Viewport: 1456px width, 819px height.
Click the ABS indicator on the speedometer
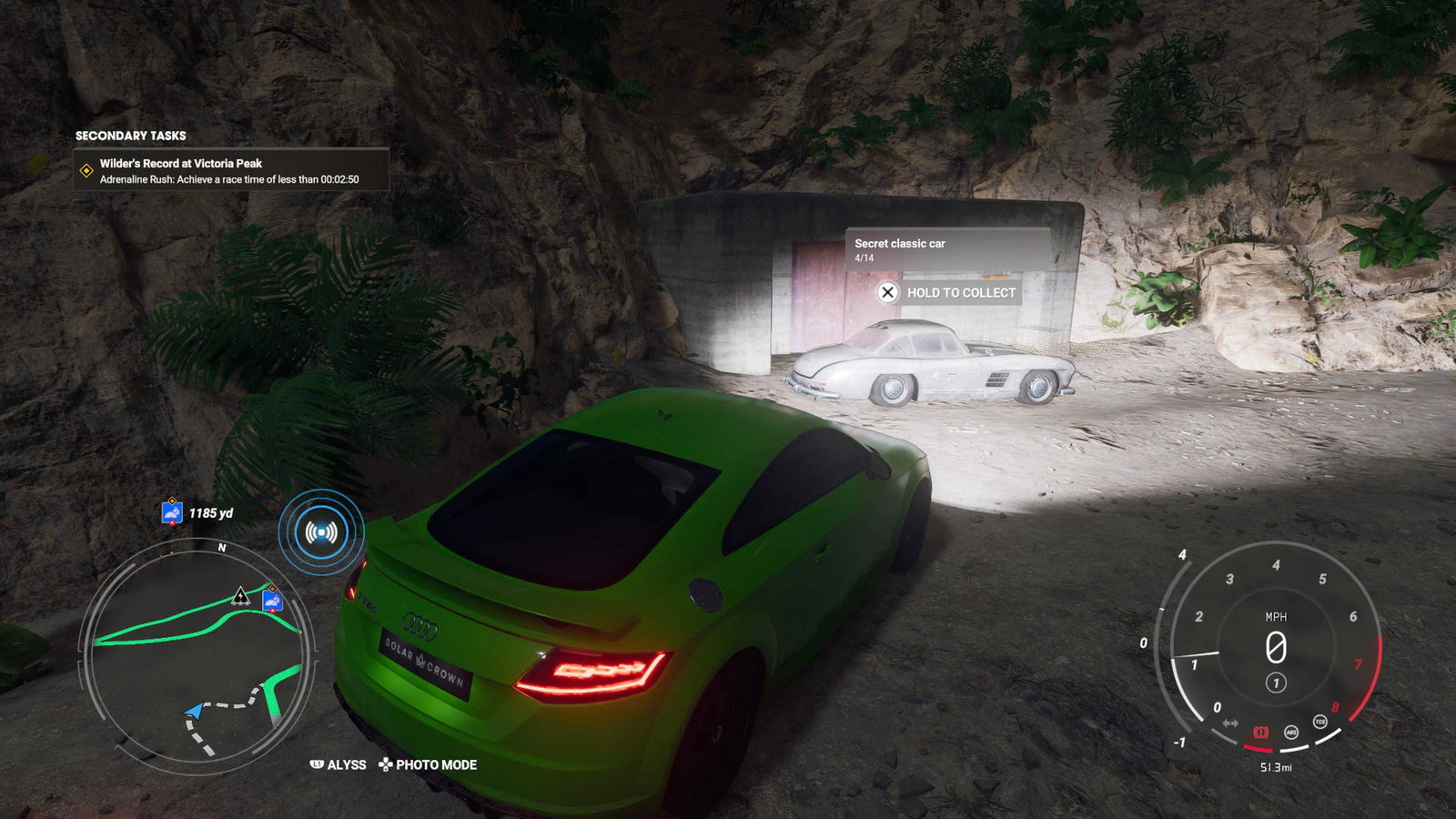pos(1290,732)
